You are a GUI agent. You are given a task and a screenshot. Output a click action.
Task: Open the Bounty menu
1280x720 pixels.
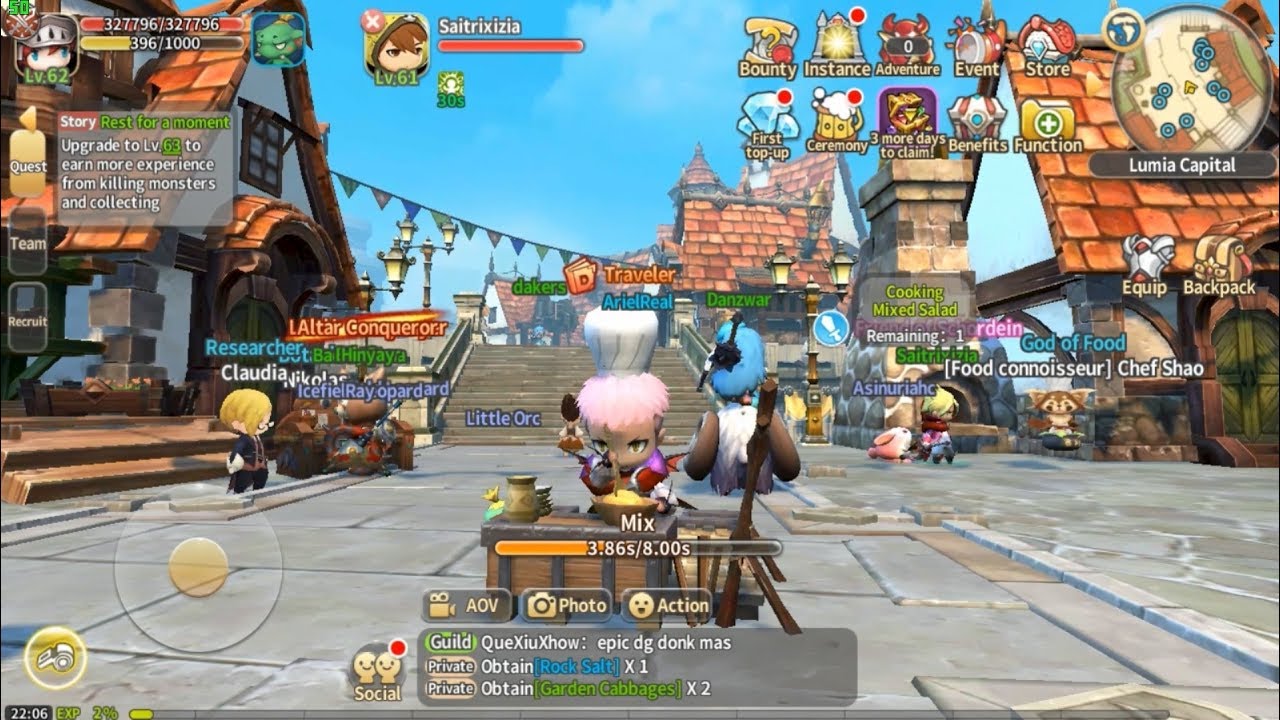coord(767,45)
